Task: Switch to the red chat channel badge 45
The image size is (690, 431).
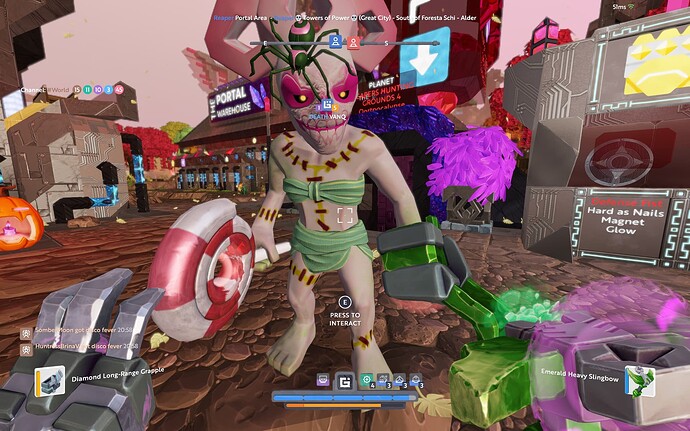Action: pos(120,90)
